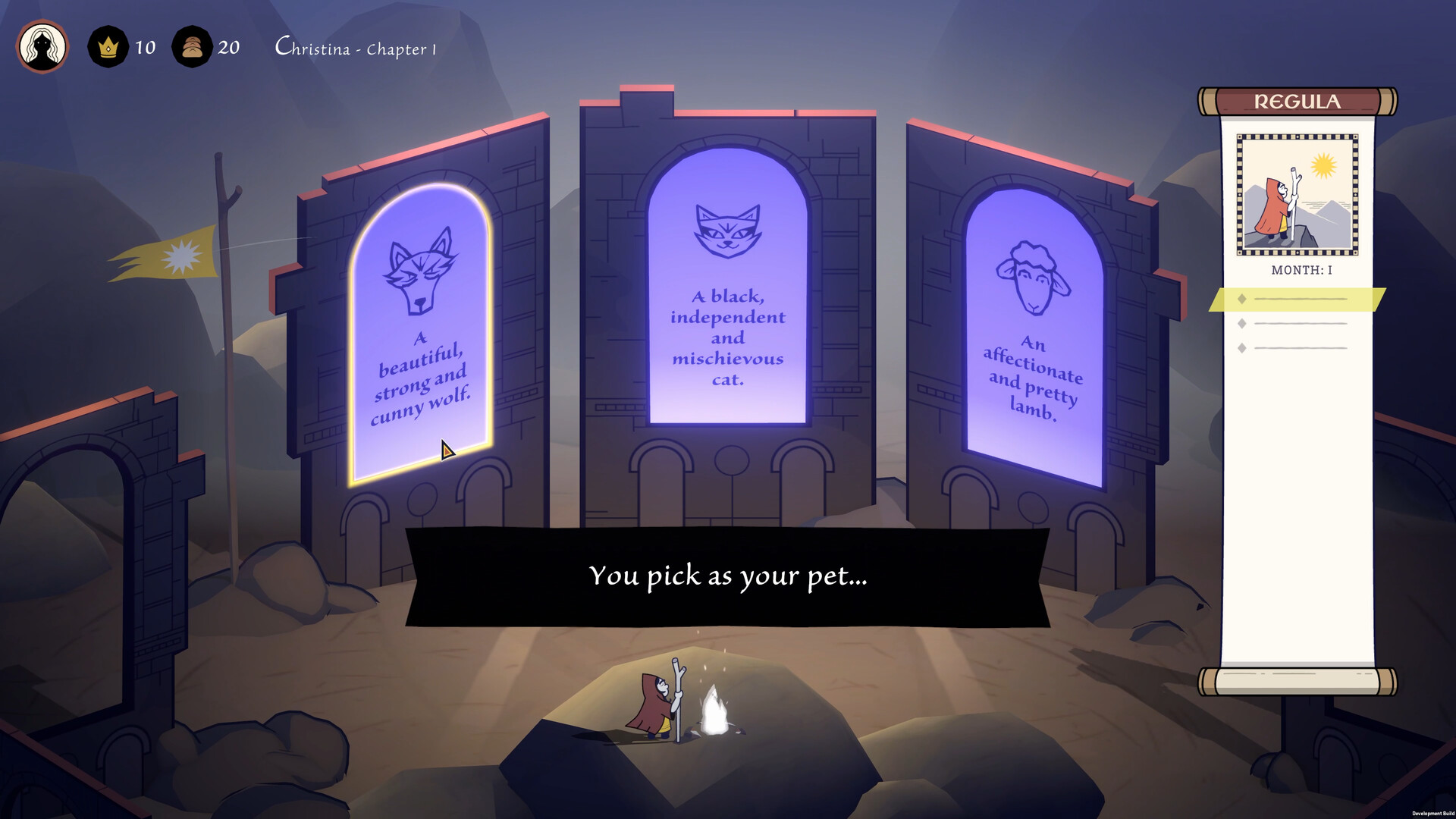This screenshot has width=1456, height=819.
Task: Click the diamond bullet of the first Regula objective
Action: [x=1241, y=299]
